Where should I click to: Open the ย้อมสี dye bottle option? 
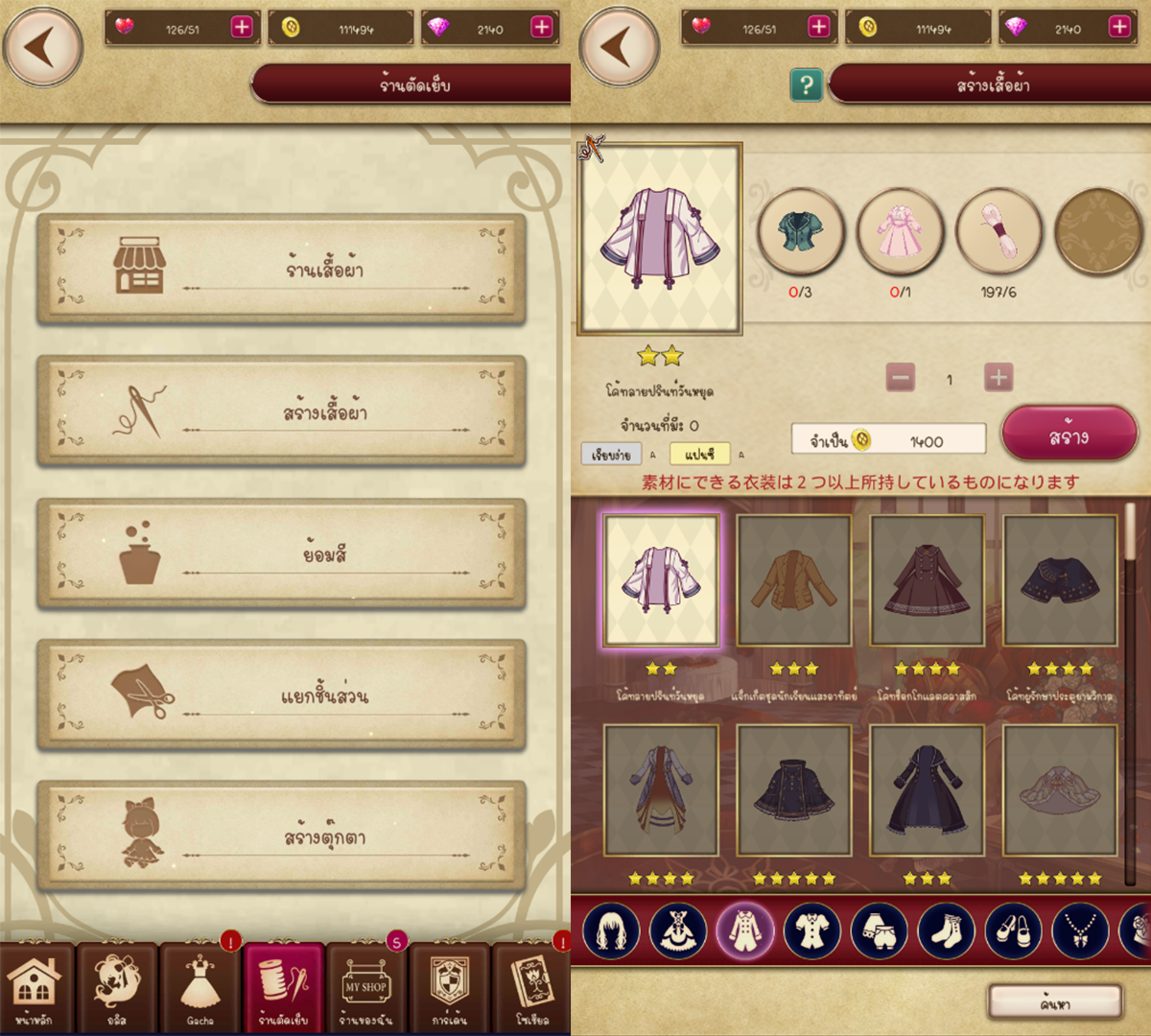pyautogui.click(x=281, y=553)
